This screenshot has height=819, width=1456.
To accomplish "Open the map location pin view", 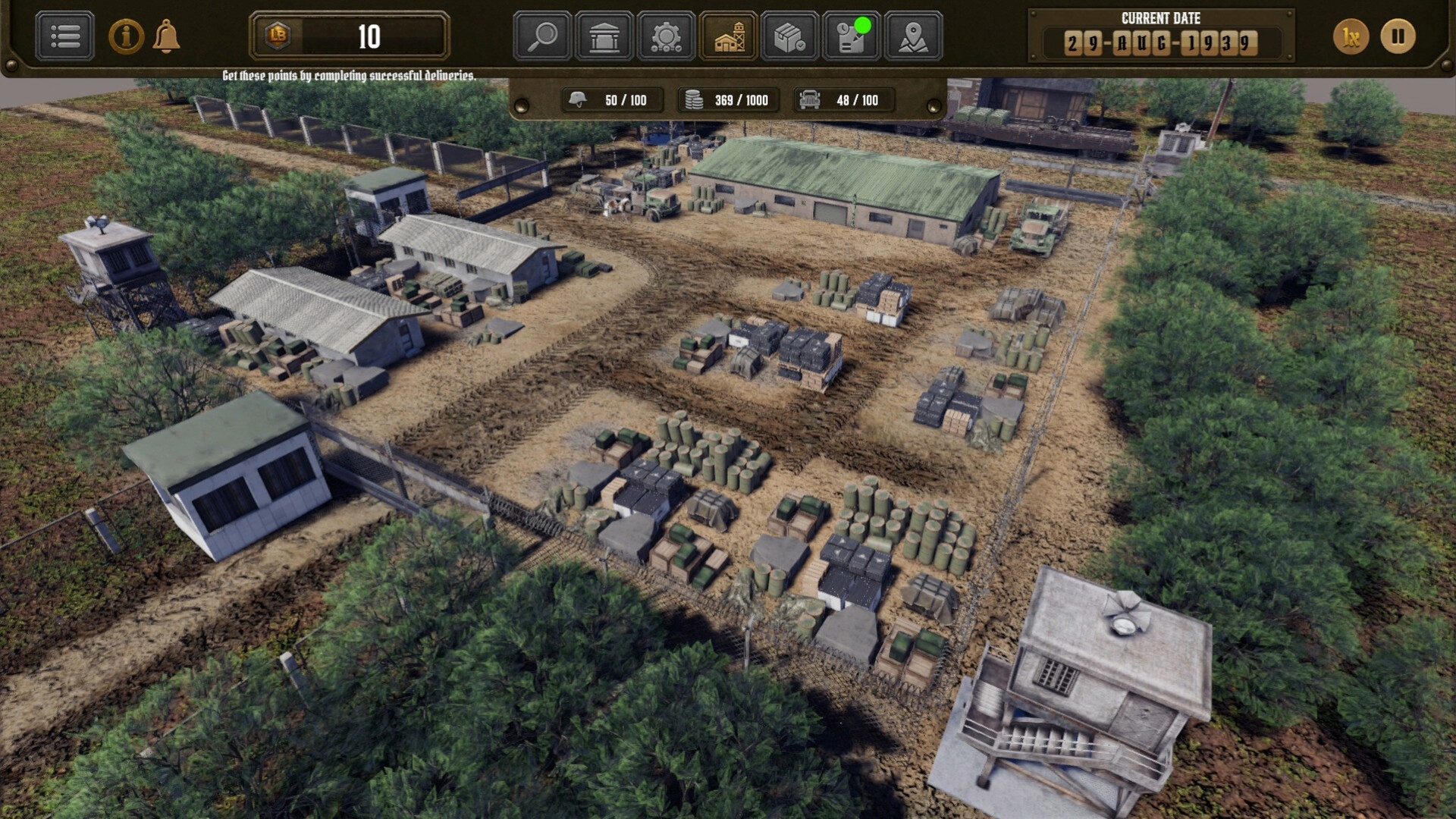I will 913,36.
